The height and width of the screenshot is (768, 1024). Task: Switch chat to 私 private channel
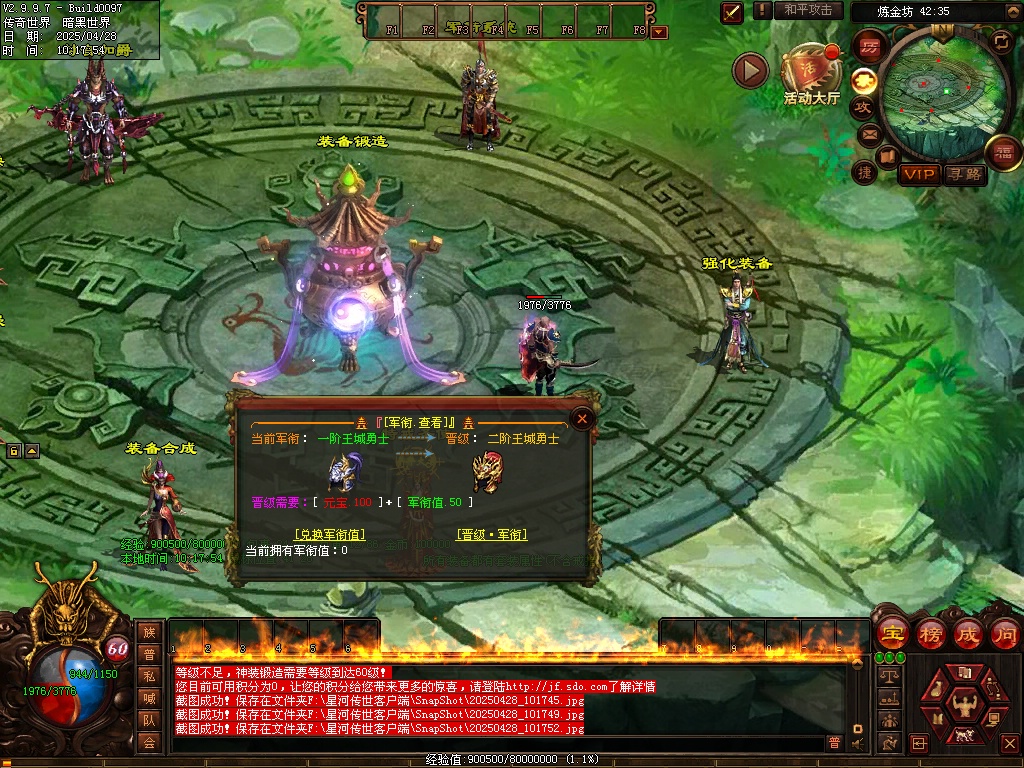point(149,676)
